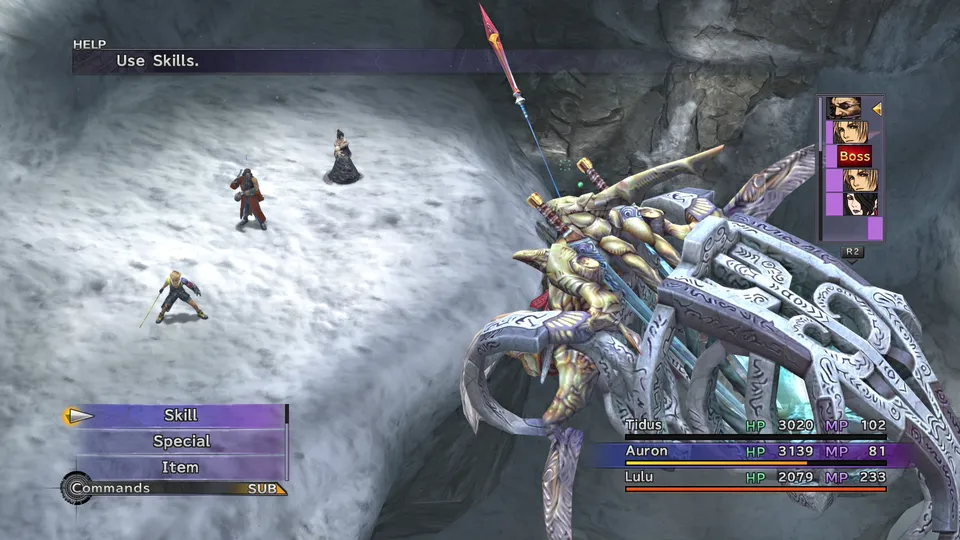Image resolution: width=960 pixels, height=540 pixels.
Task: Click Auron's portrait in the turn order
Action: [844, 108]
